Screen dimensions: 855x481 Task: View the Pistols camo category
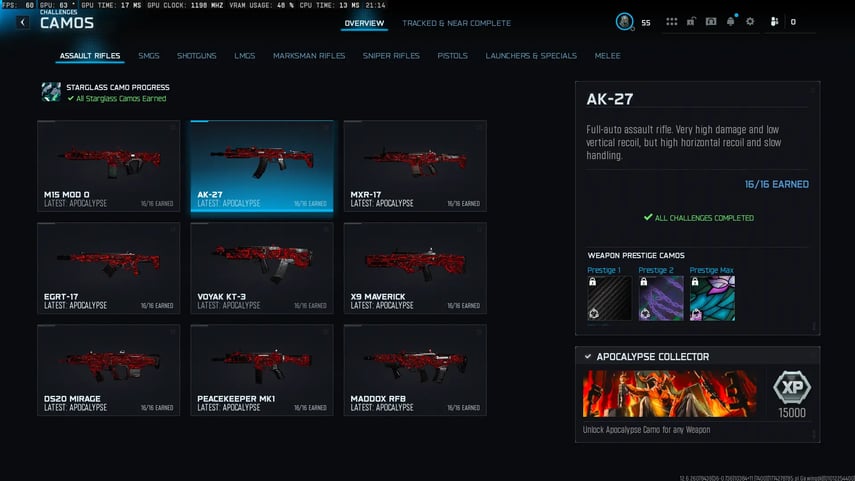452,56
